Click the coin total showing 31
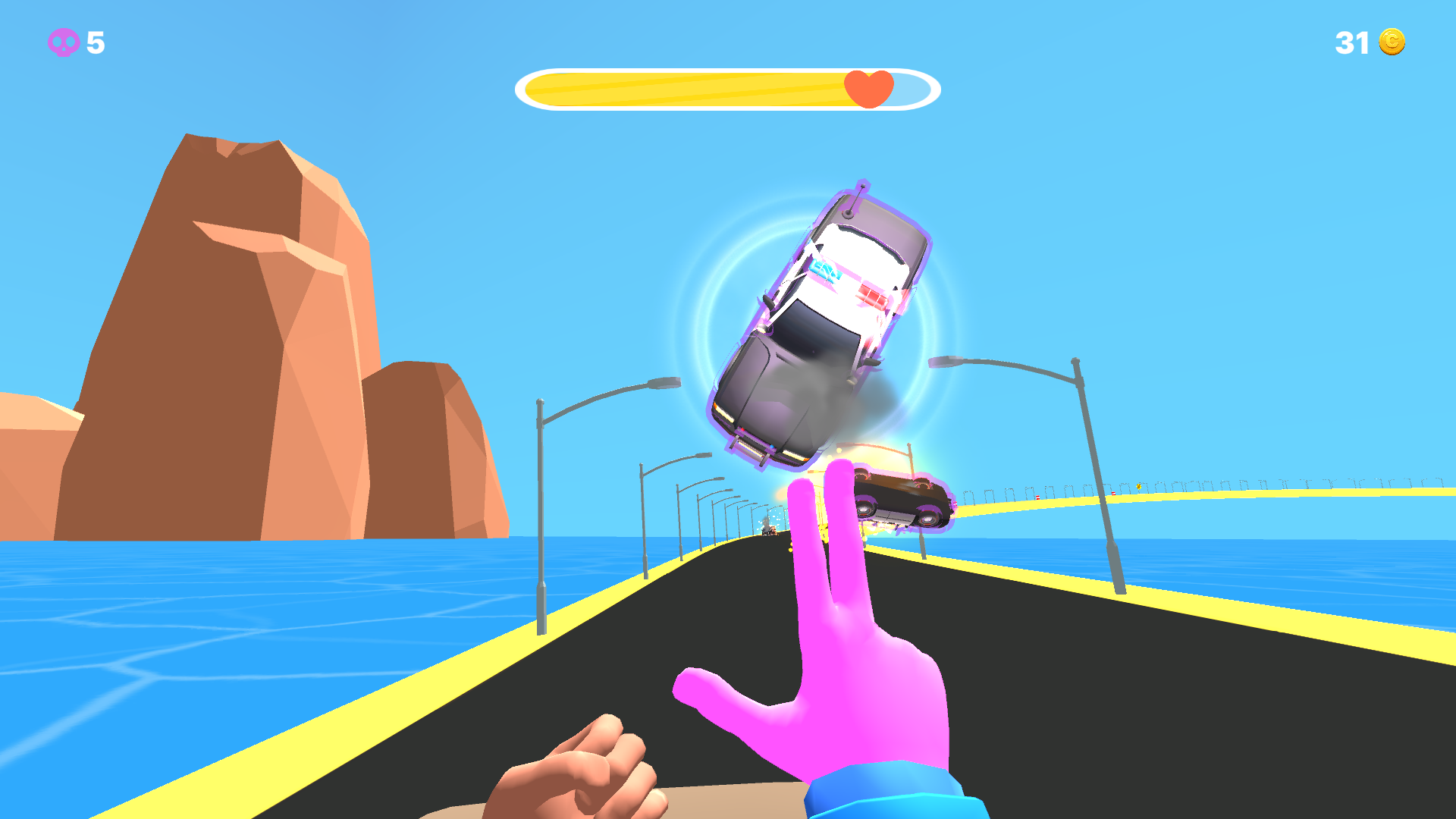The width and height of the screenshot is (1456, 819). 1351,43
